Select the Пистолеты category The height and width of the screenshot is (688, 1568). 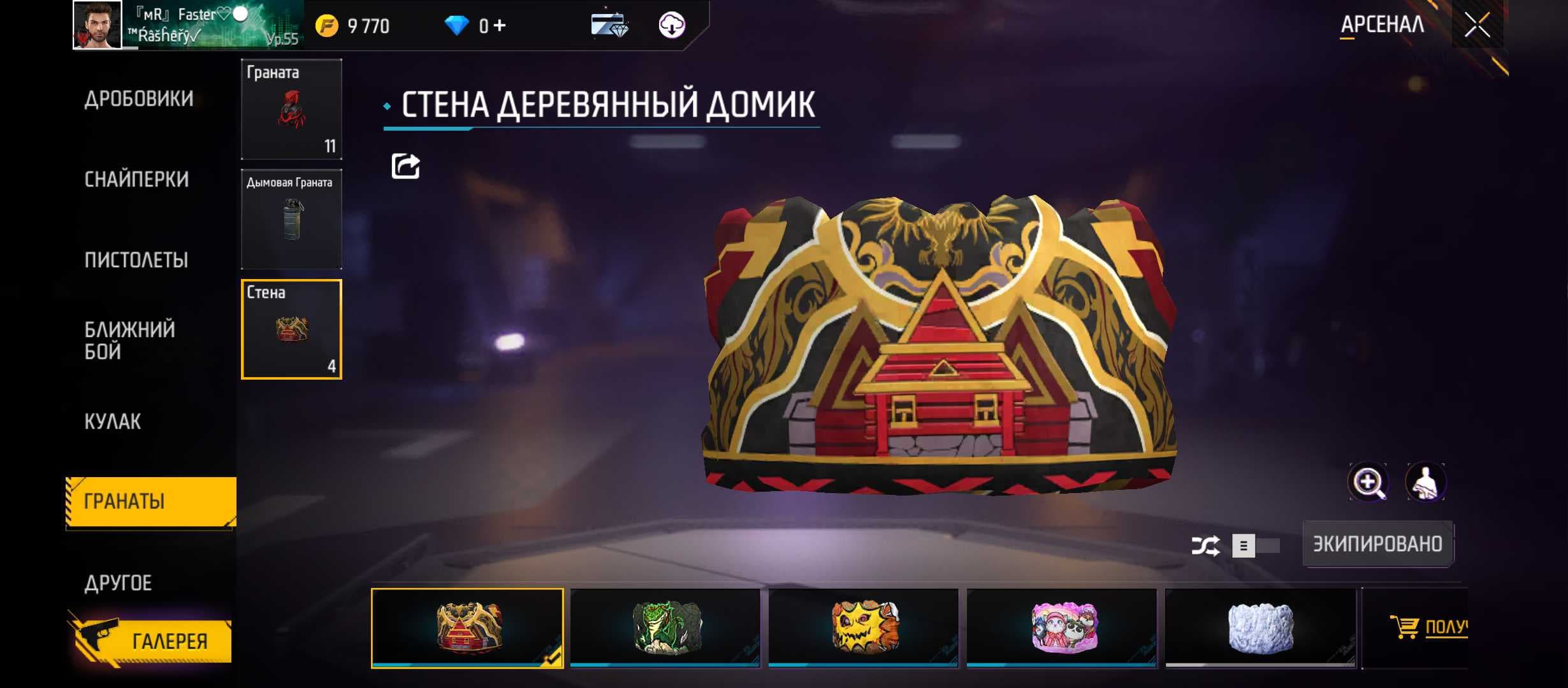pos(136,261)
